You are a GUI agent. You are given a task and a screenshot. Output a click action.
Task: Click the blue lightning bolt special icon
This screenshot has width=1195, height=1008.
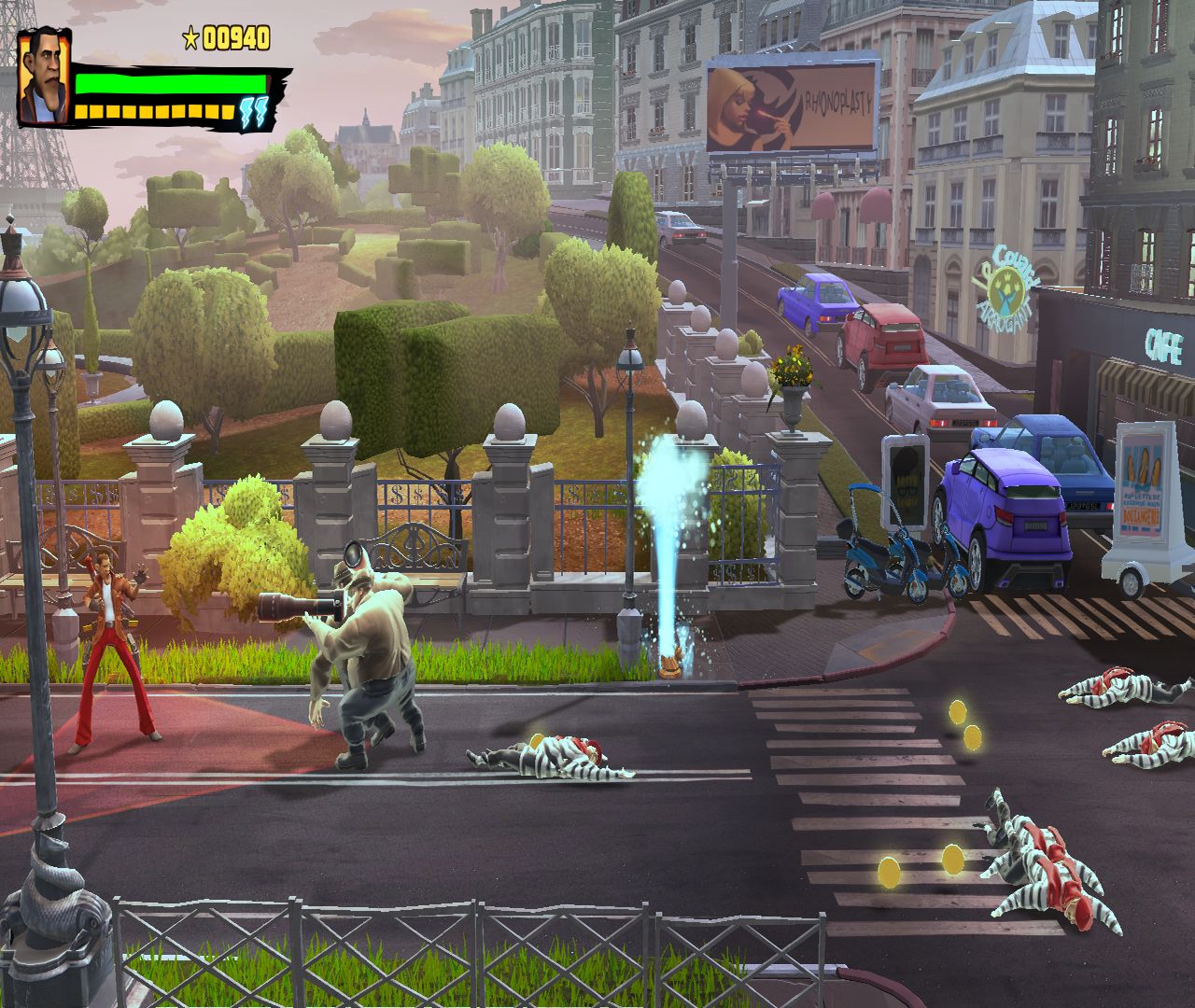[253, 113]
